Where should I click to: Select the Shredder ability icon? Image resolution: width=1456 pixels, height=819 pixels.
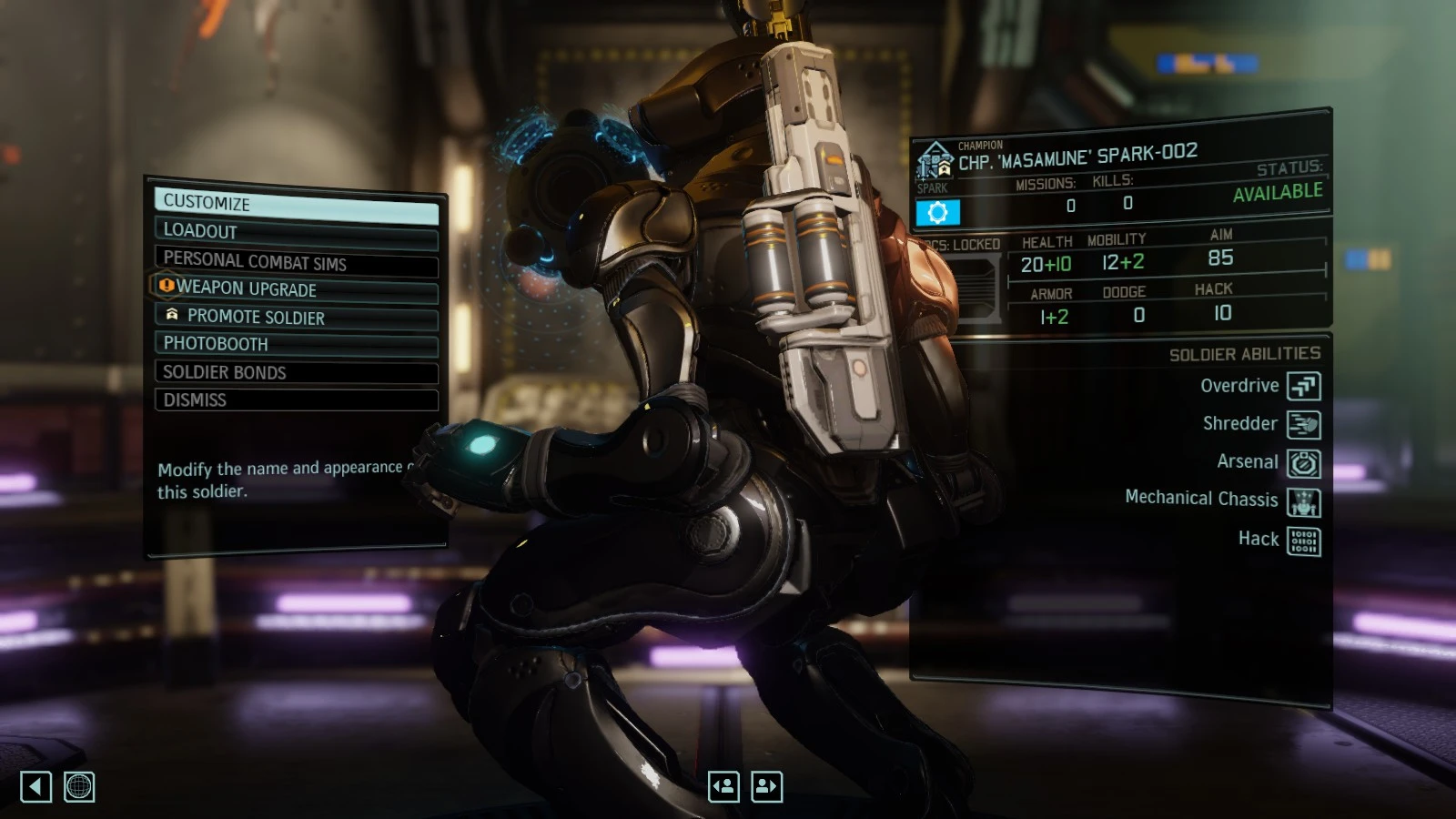click(1305, 423)
